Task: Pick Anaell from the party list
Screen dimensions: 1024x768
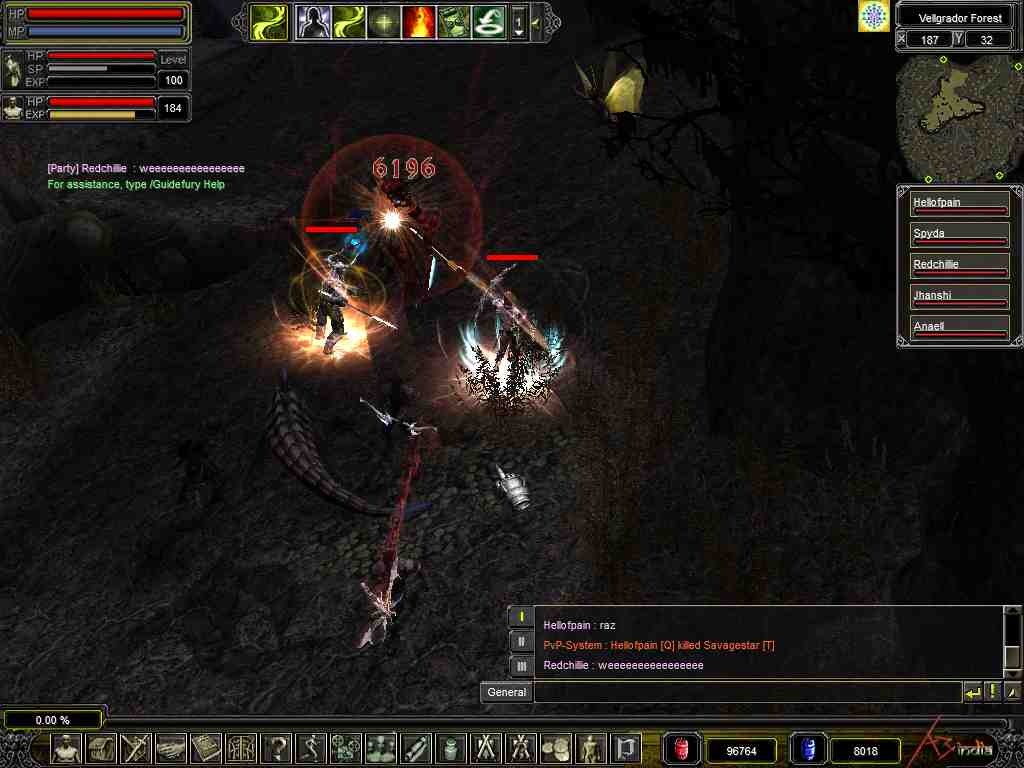Action: pos(959,329)
